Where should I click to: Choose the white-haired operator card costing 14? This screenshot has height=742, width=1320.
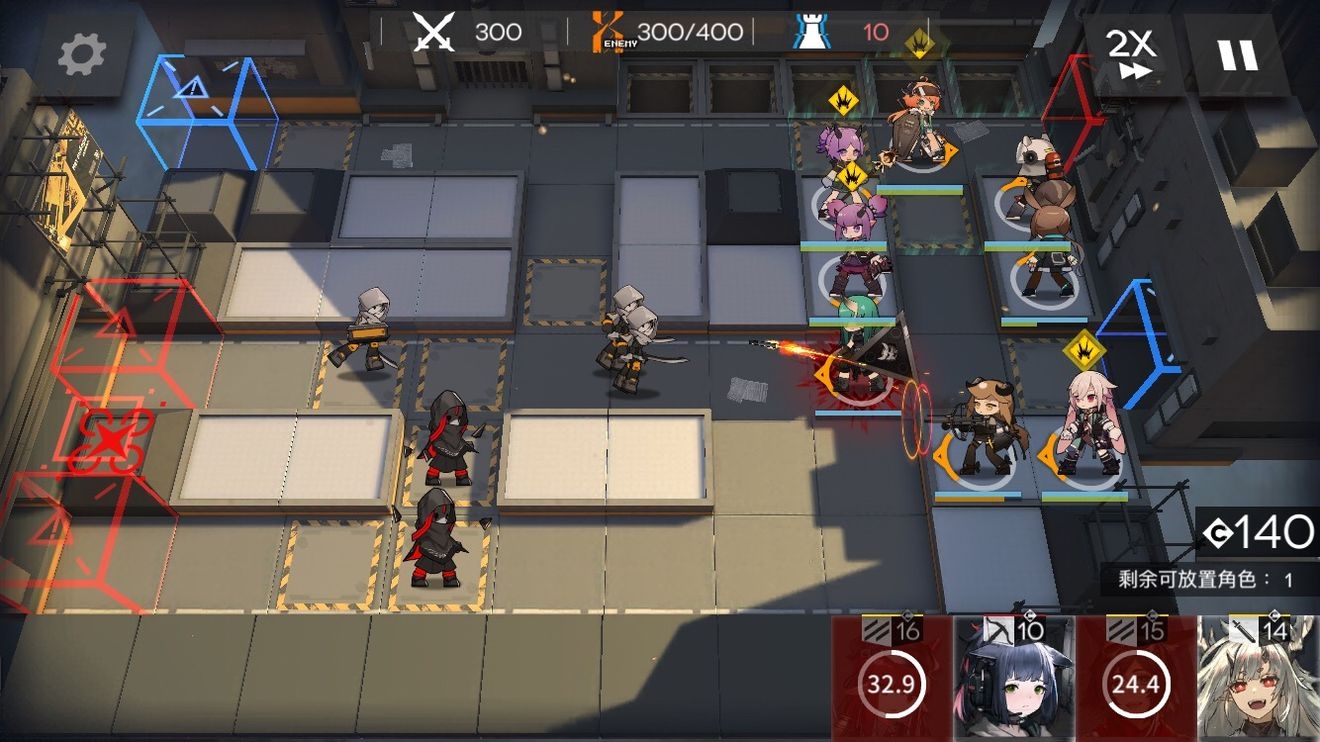point(1258,678)
